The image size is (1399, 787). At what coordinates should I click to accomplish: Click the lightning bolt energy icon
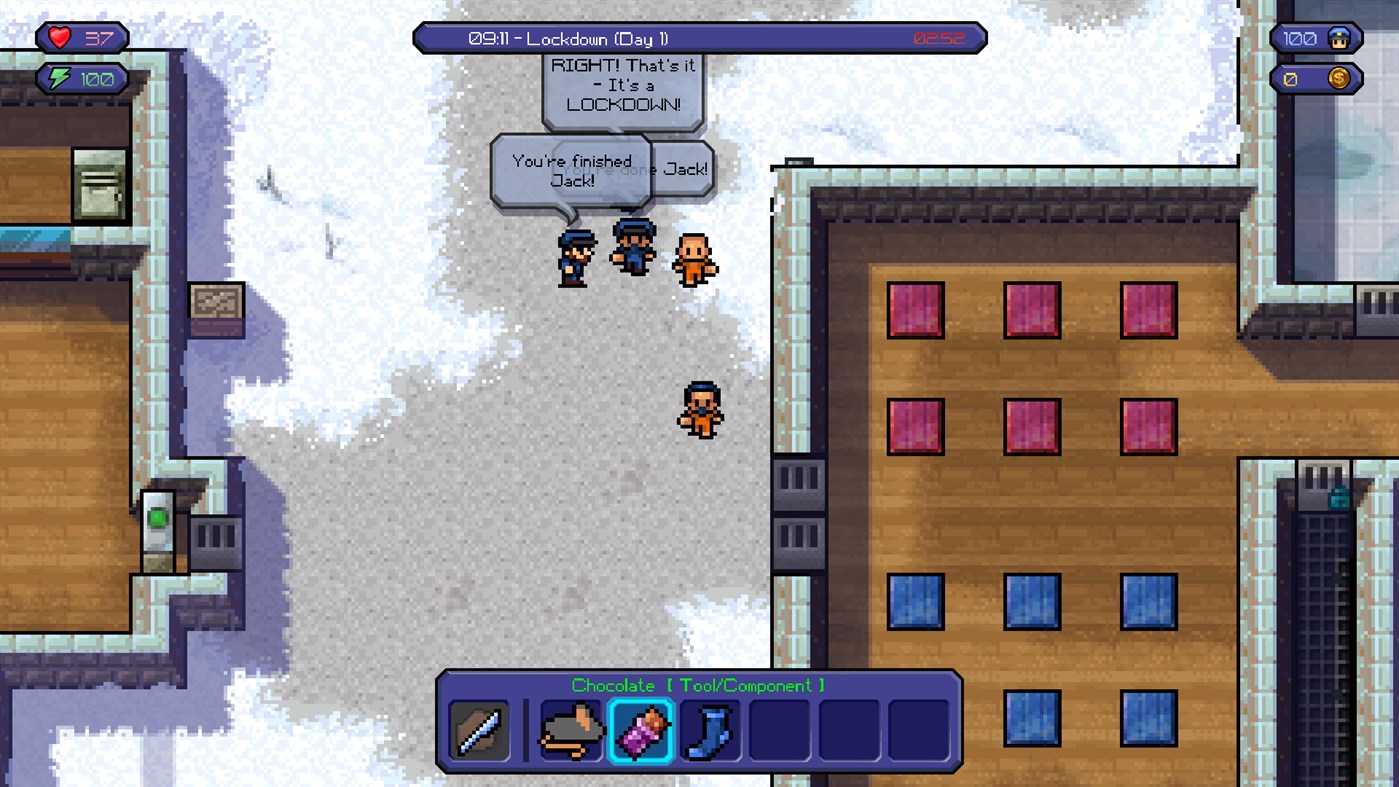60,78
